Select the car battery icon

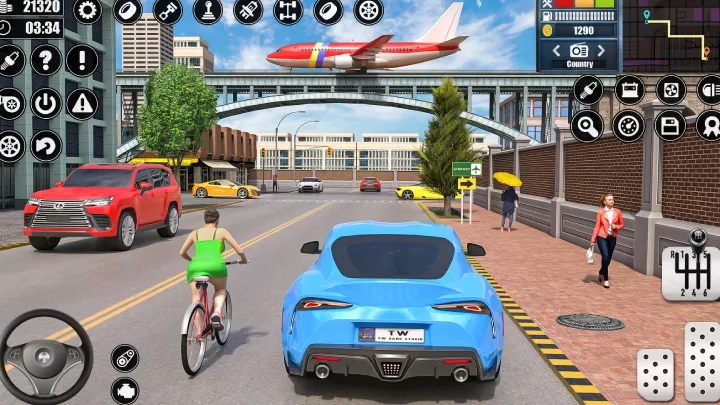point(630,90)
